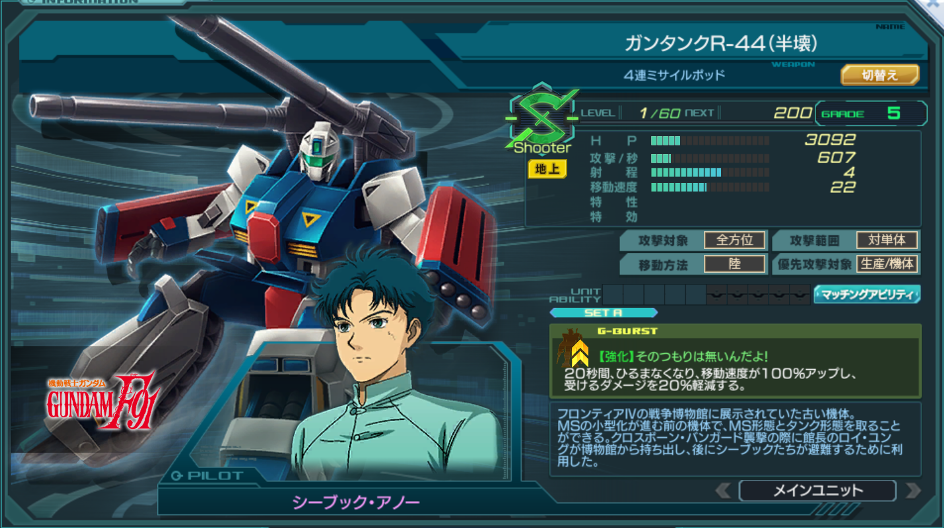The height and width of the screenshot is (528, 944).
Task: Select the Shooter type emblem
Action: click(542, 123)
